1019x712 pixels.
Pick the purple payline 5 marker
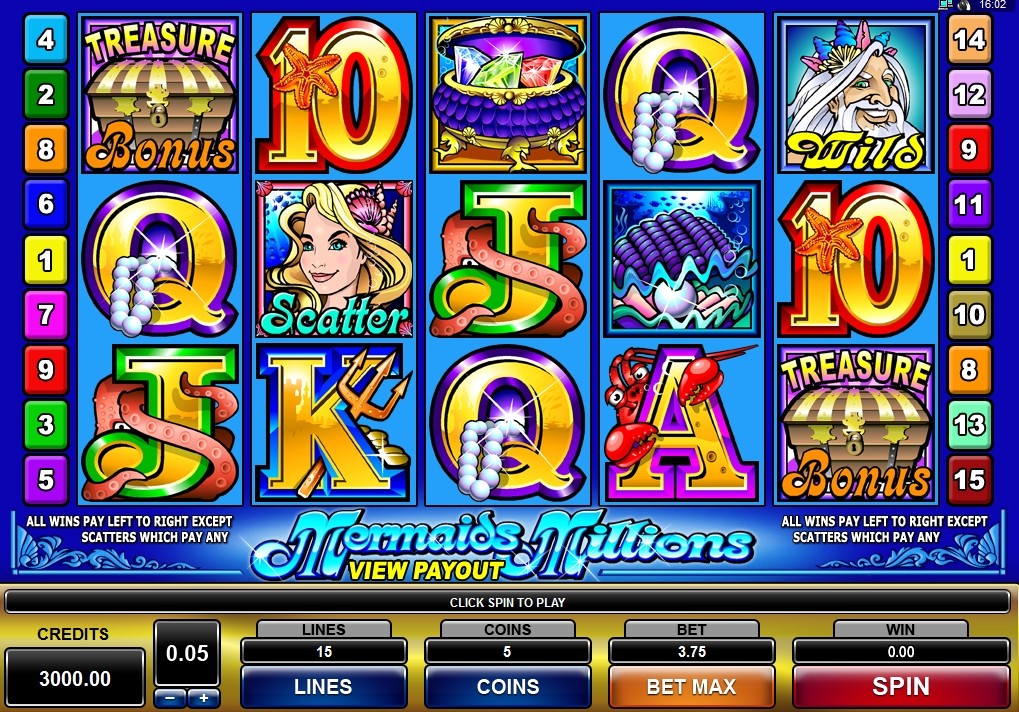coord(45,478)
